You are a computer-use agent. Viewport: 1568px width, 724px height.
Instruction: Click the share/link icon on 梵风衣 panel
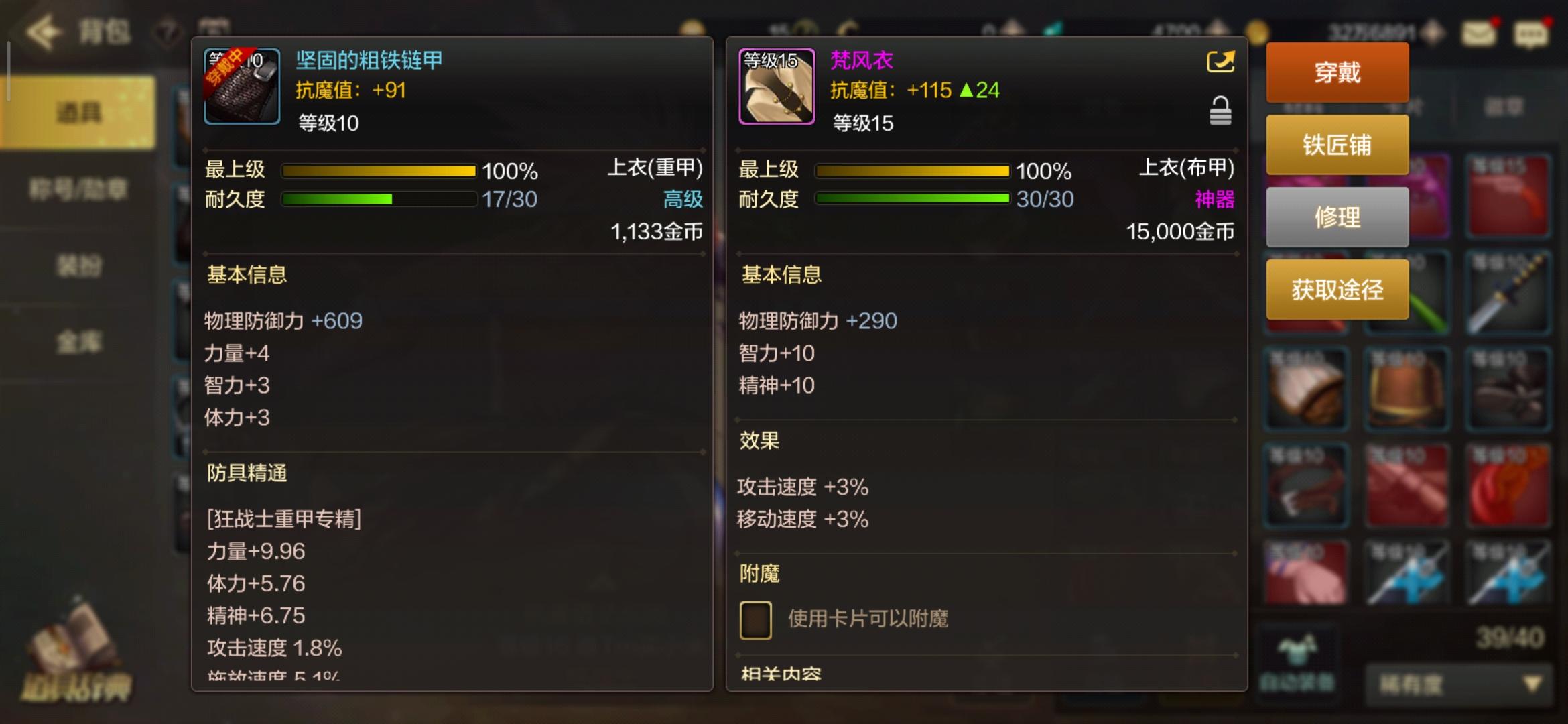point(1220,60)
